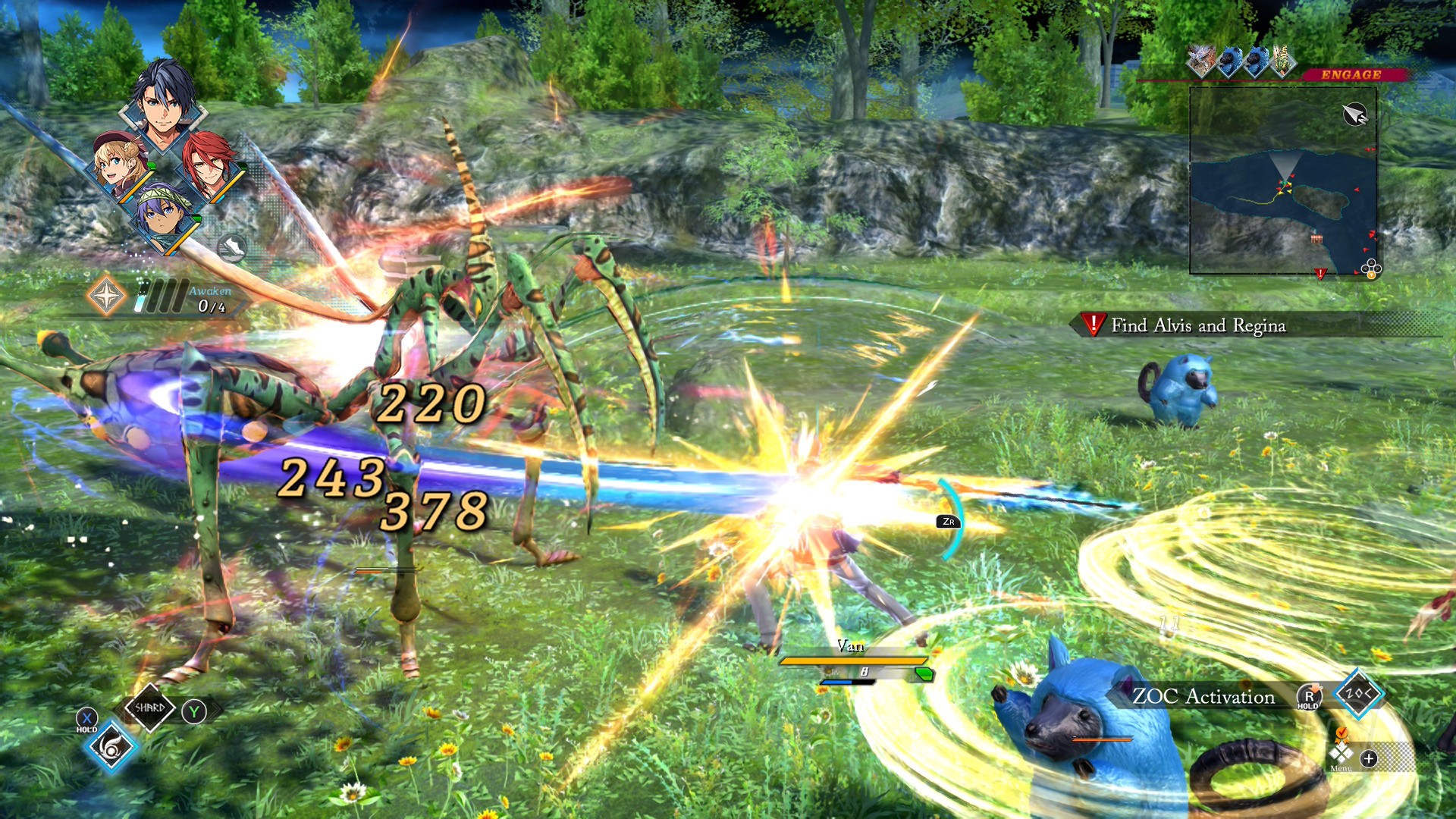Open the Menu four-diamond icon
This screenshot has width=1456, height=819.
click(1341, 753)
